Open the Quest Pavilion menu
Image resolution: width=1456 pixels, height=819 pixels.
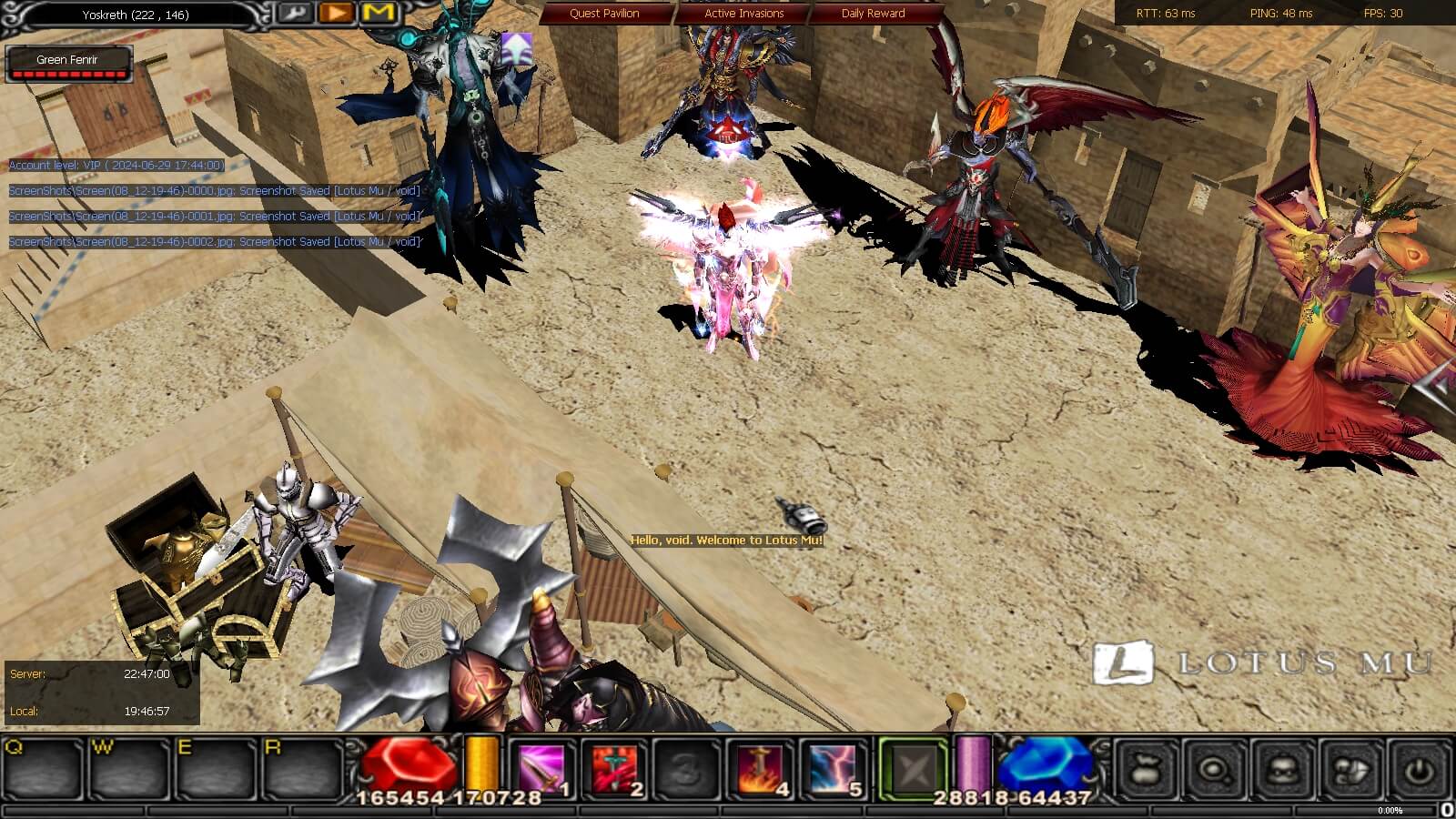604,14
